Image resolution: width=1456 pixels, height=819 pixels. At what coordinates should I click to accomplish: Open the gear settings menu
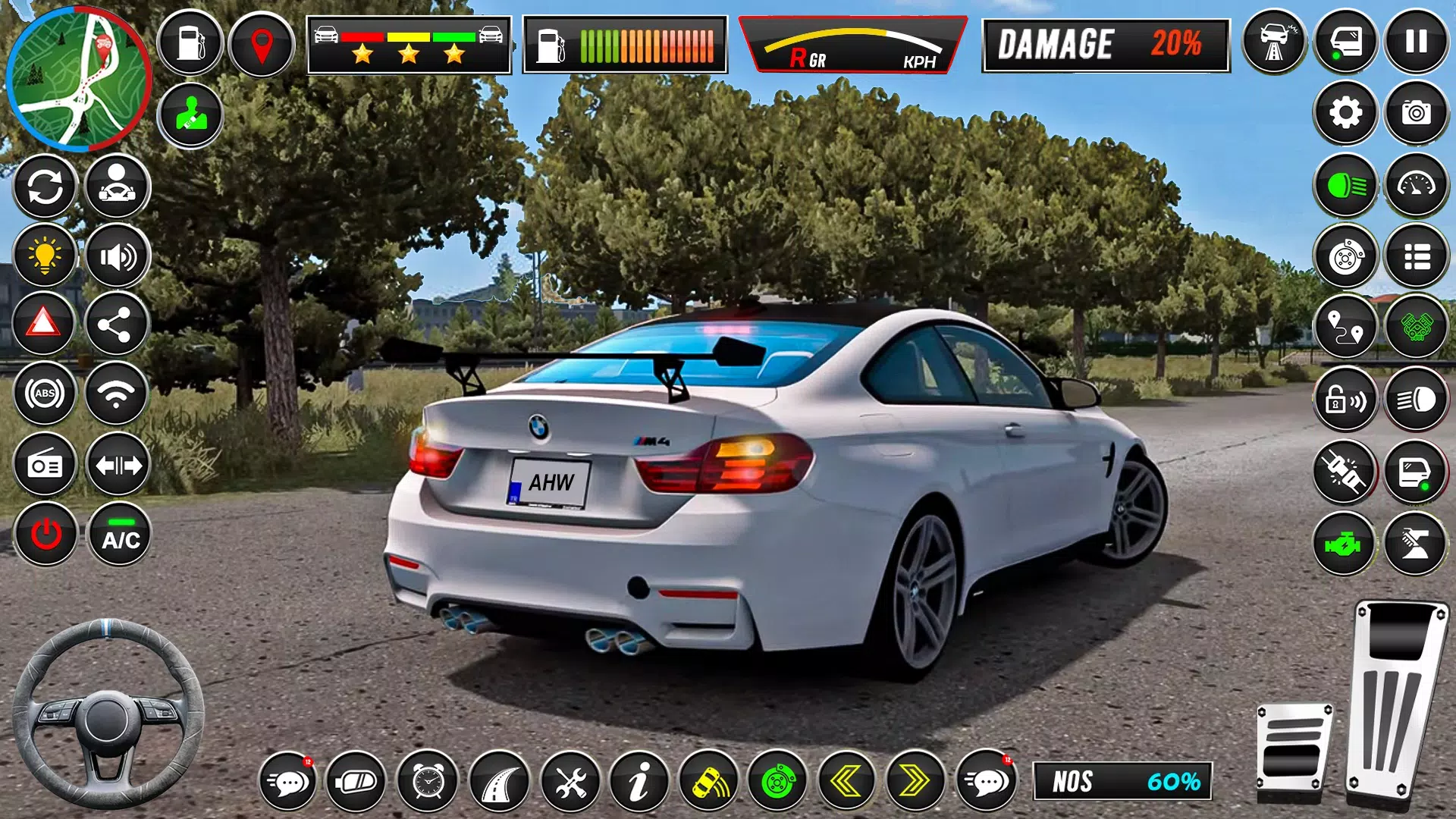click(1345, 113)
